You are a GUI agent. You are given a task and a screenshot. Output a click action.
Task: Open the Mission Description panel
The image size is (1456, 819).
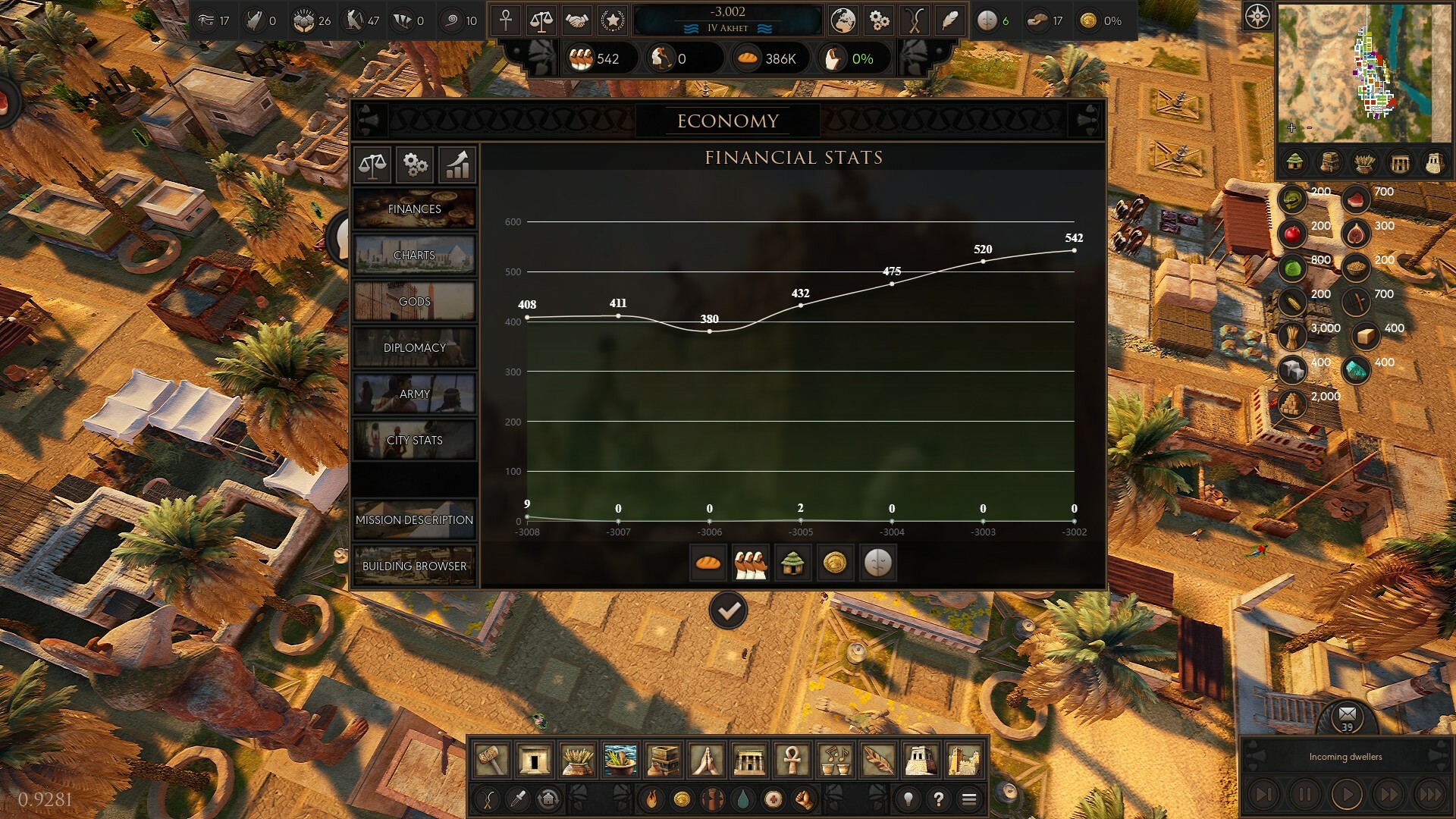click(414, 520)
